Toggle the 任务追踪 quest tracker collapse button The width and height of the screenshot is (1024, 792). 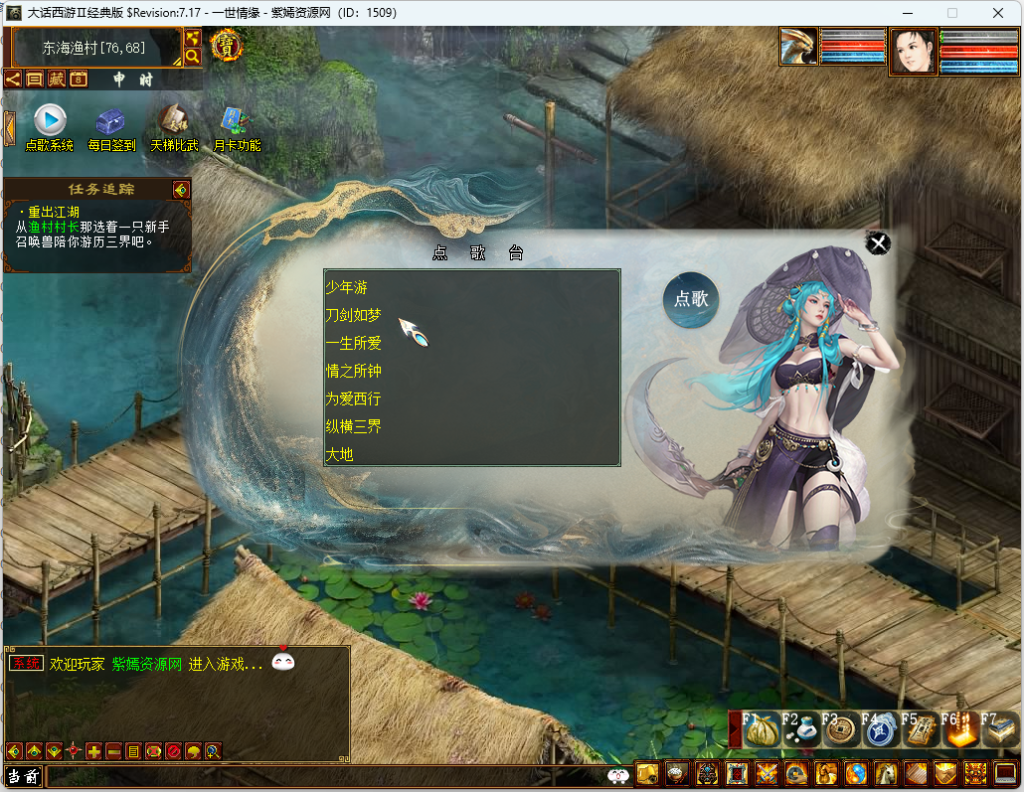click(x=180, y=189)
